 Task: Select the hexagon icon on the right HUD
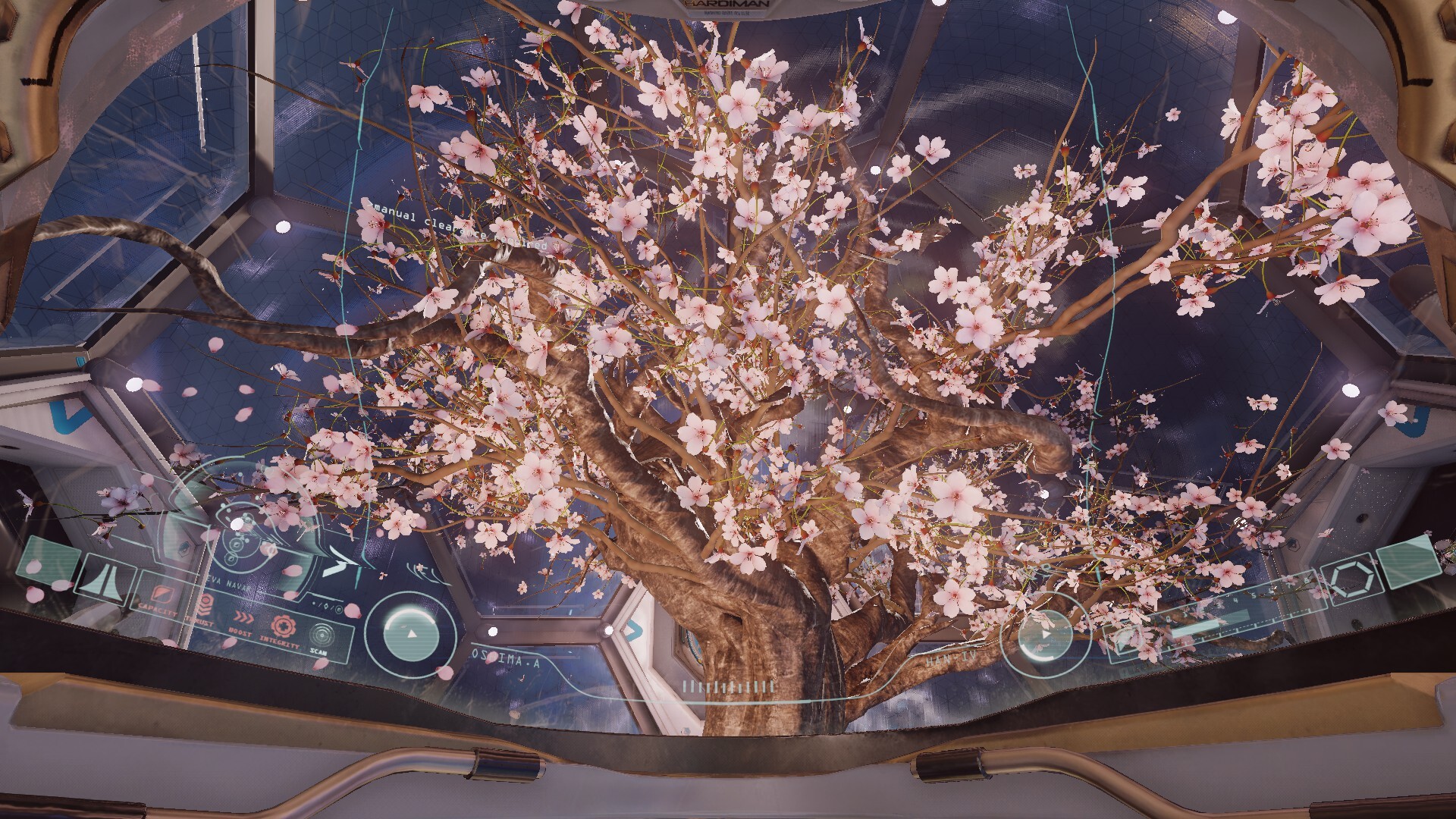[1353, 580]
